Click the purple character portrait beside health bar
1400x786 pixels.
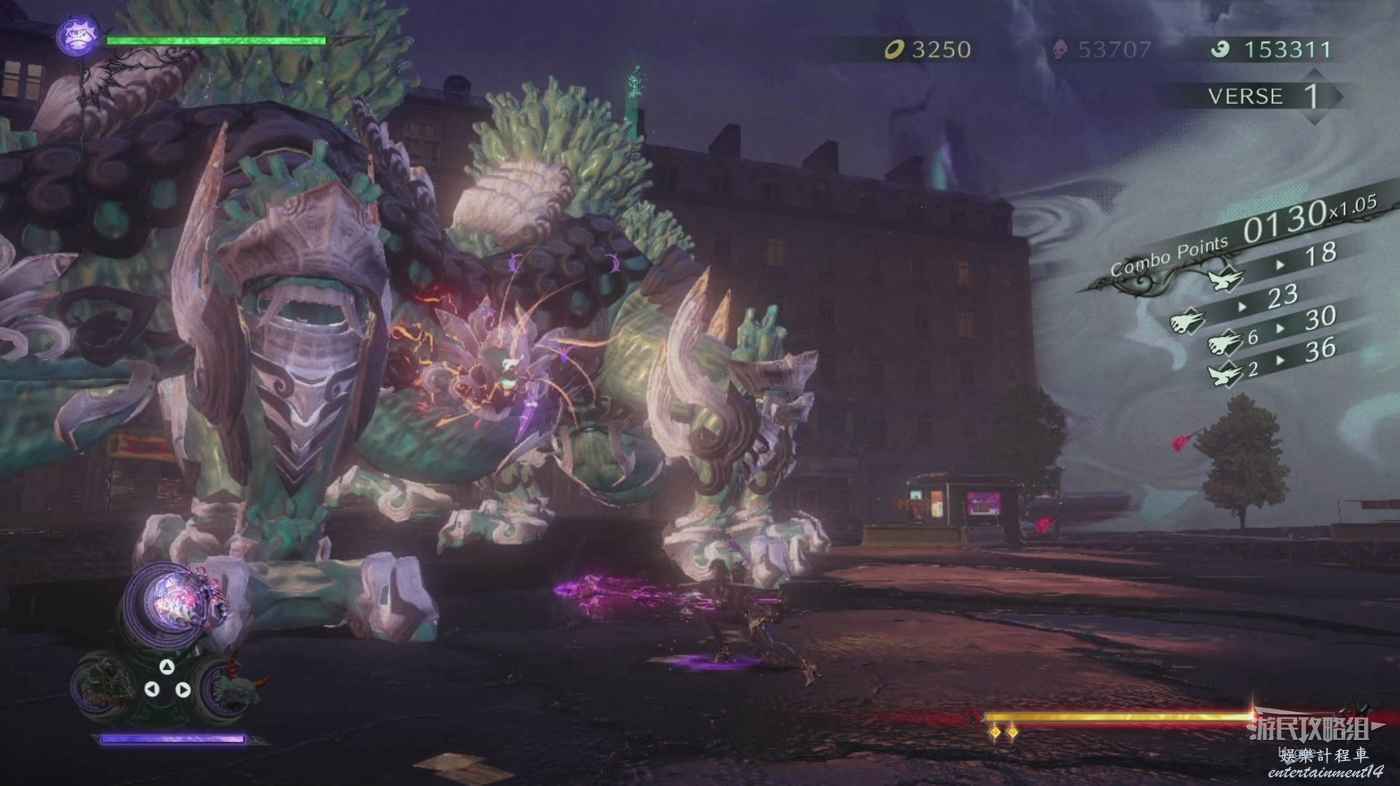76,37
